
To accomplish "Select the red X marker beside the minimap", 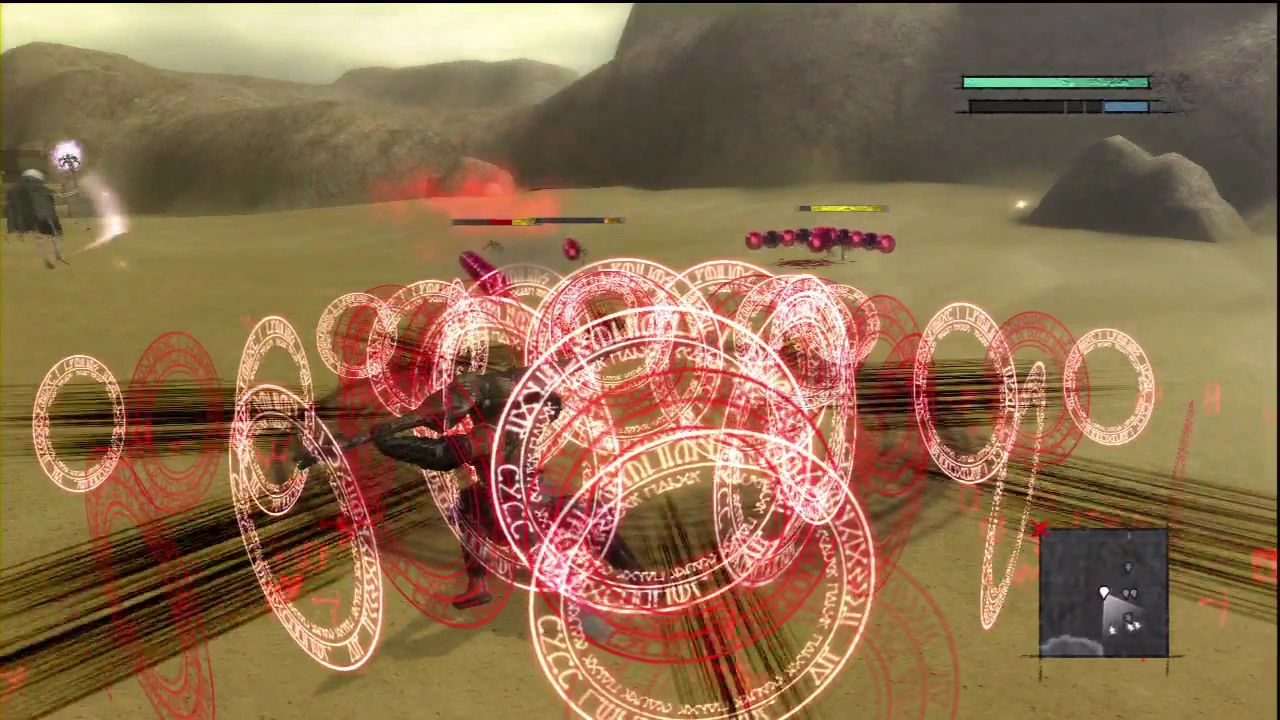I will pyautogui.click(x=1039, y=528).
